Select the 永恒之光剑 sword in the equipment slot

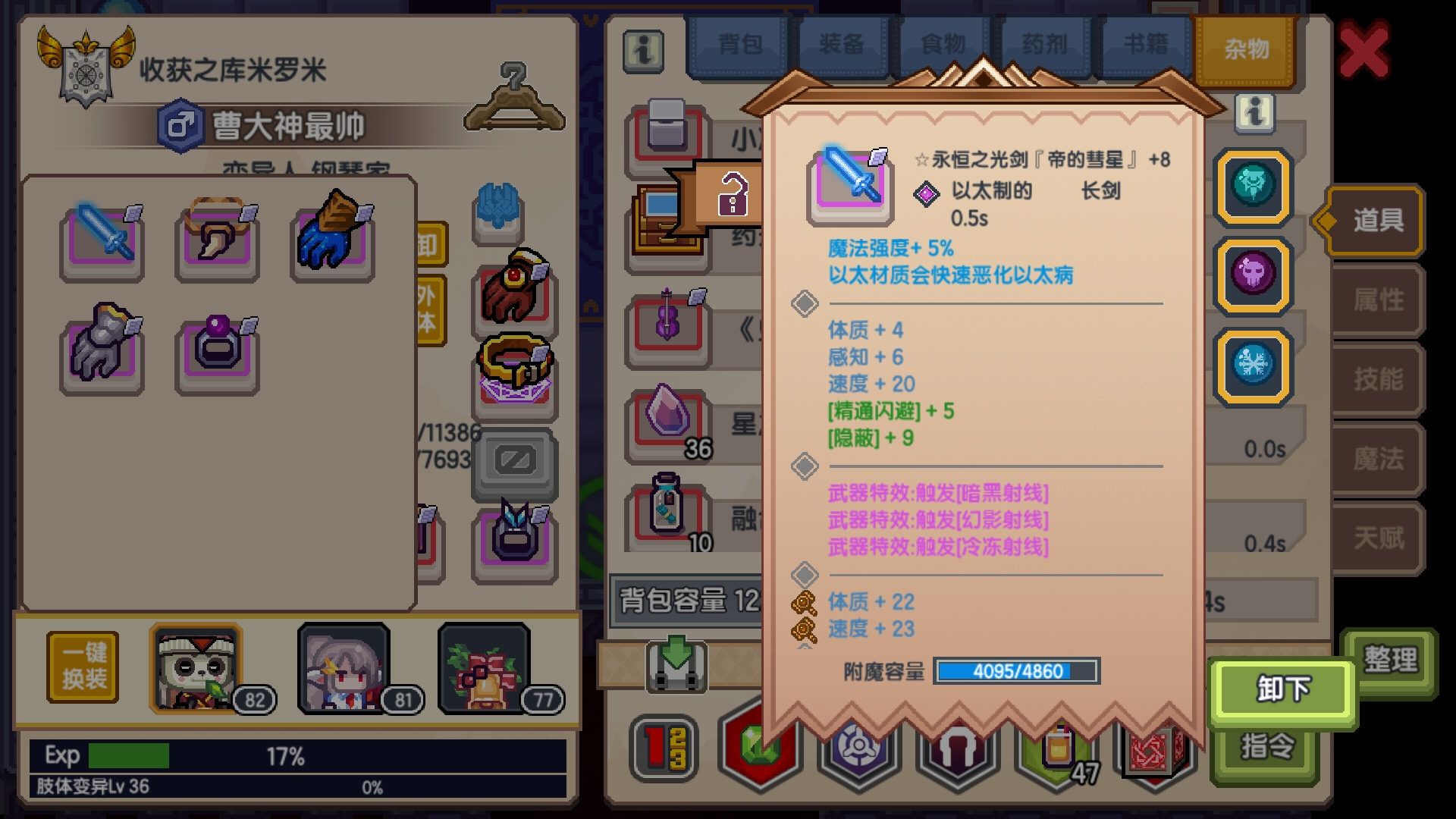pyautogui.click(x=104, y=239)
